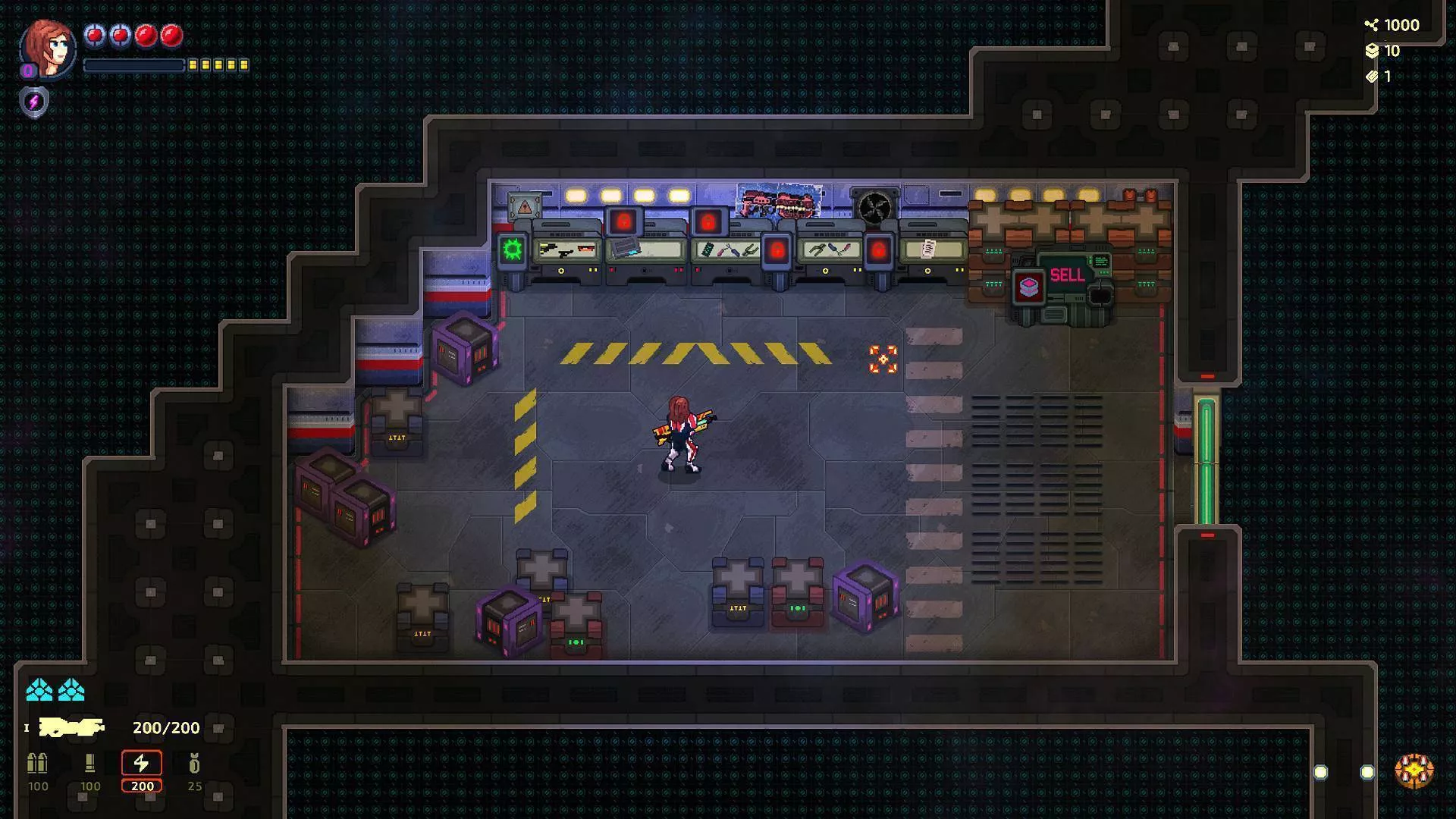The image size is (1456, 819).
Task: Click the orange missile cluster ability icon
Action: (1414, 771)
